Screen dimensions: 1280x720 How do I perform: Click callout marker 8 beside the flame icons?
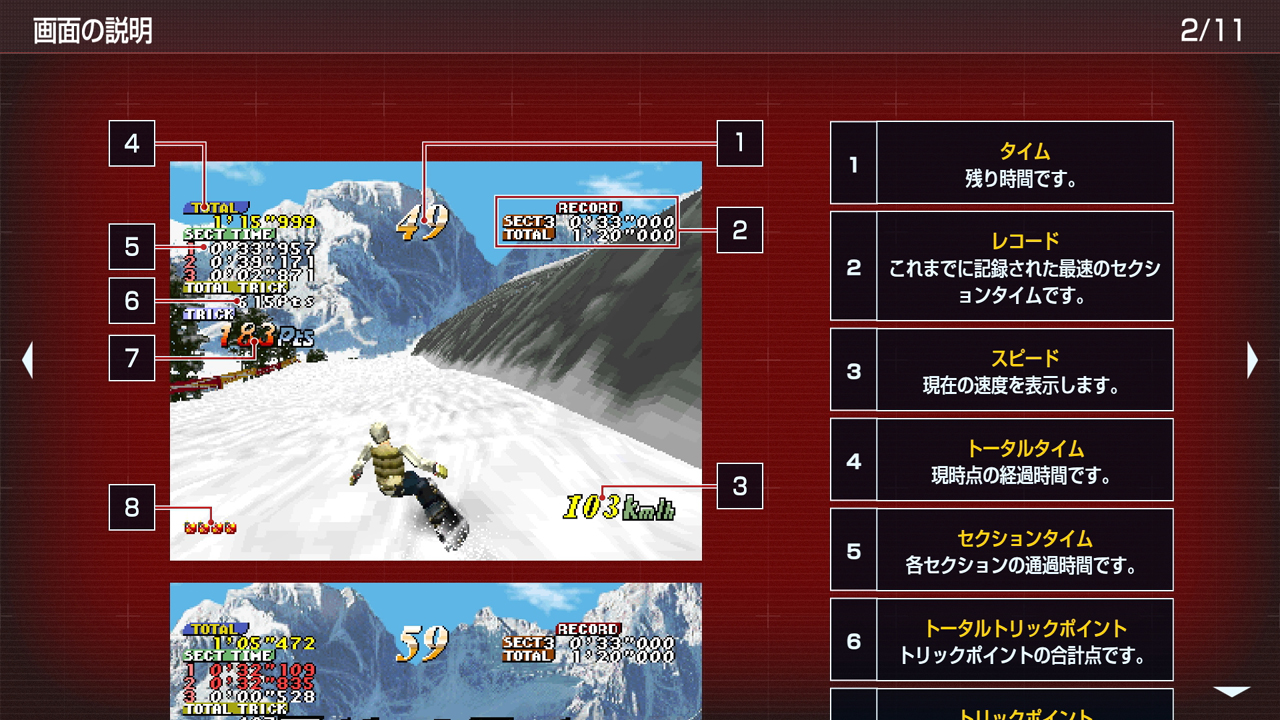point(130,508)
